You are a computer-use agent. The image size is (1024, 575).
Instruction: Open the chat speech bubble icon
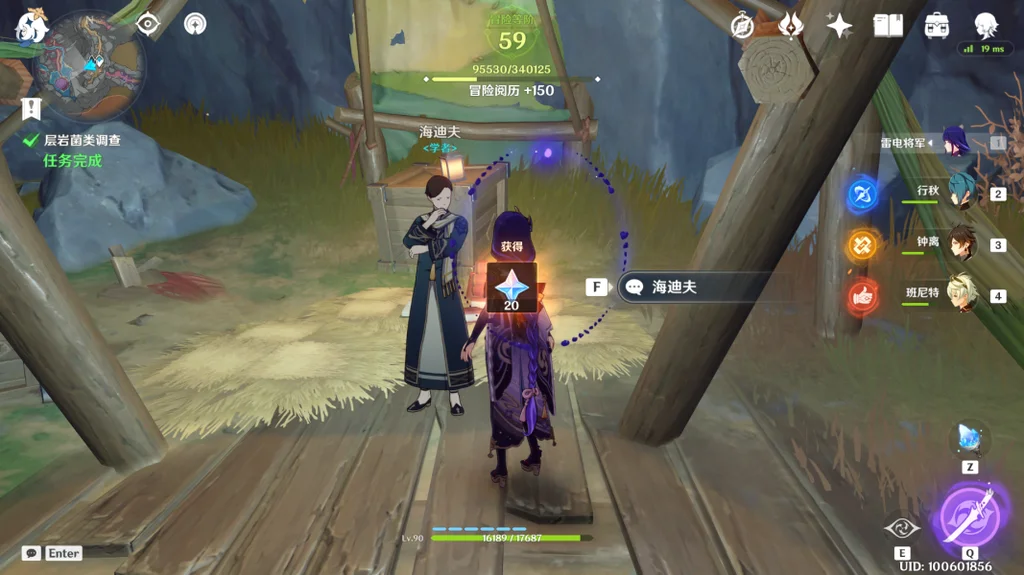point(31,553)
